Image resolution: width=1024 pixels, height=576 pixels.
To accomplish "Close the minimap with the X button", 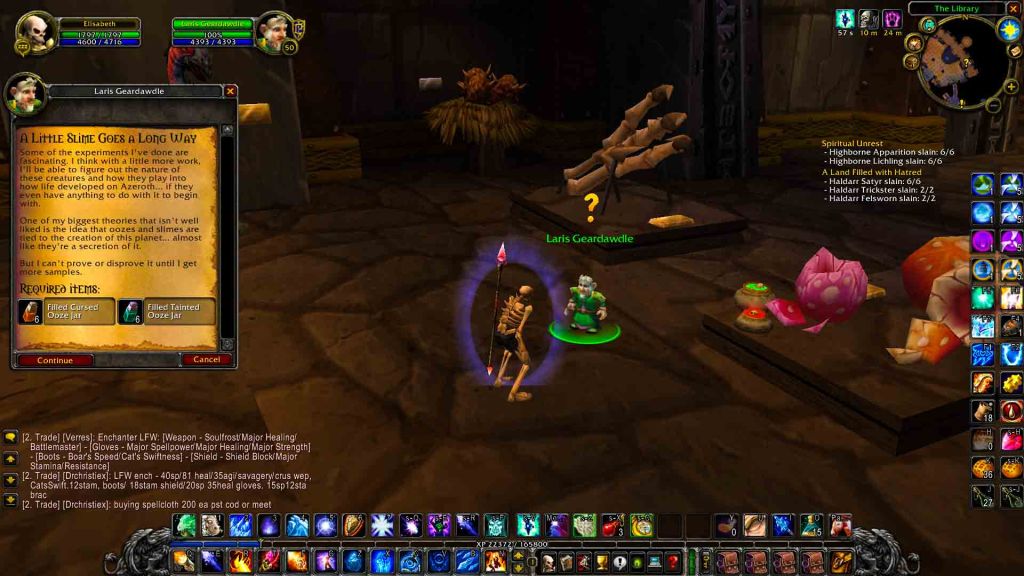I will click(1015, 8).
